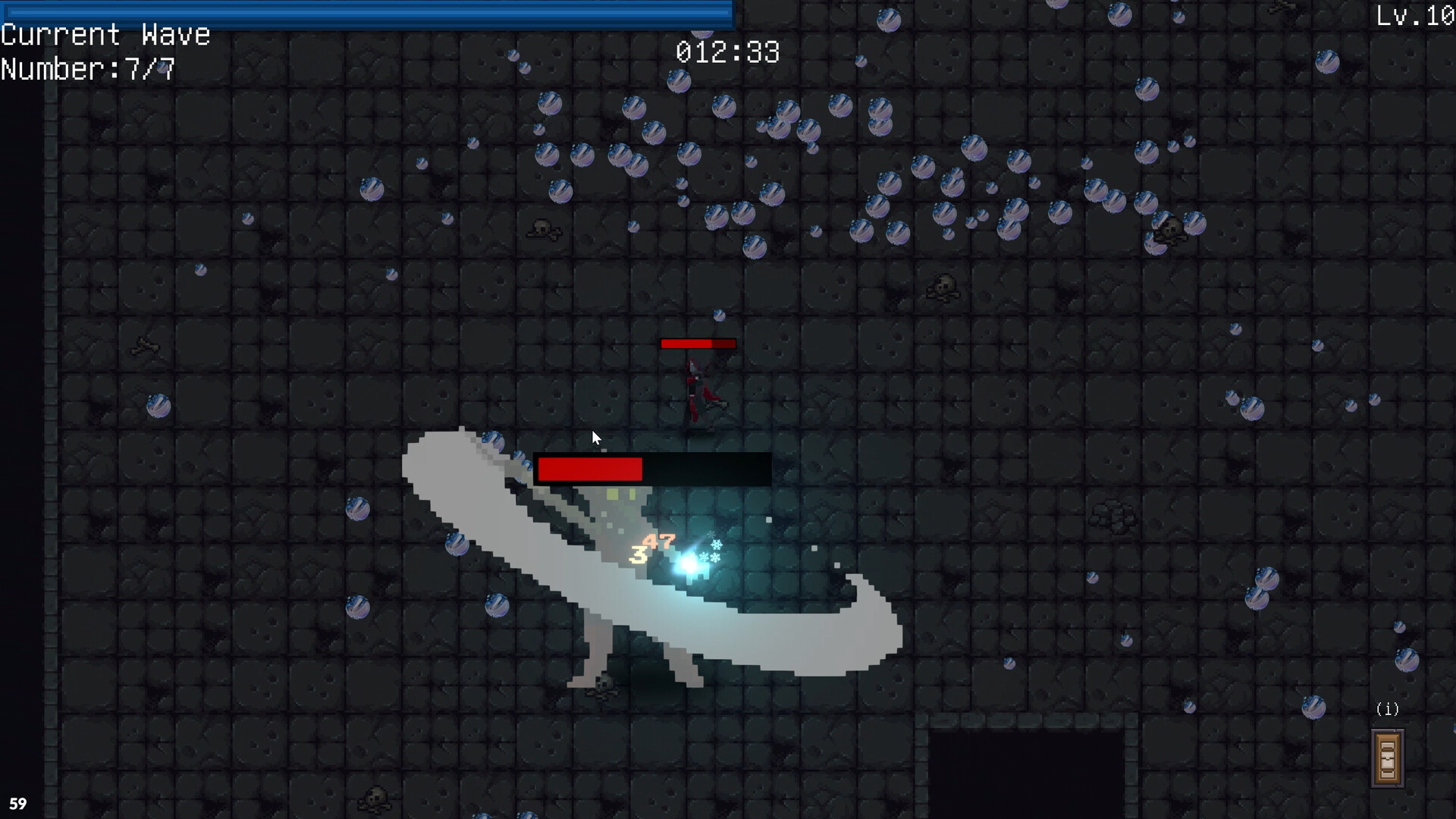This screenshot has height=819, width=1456.
Task: Click the Lv.10 level indicator
Action: pyautogui.click(x=1415, y=15)
